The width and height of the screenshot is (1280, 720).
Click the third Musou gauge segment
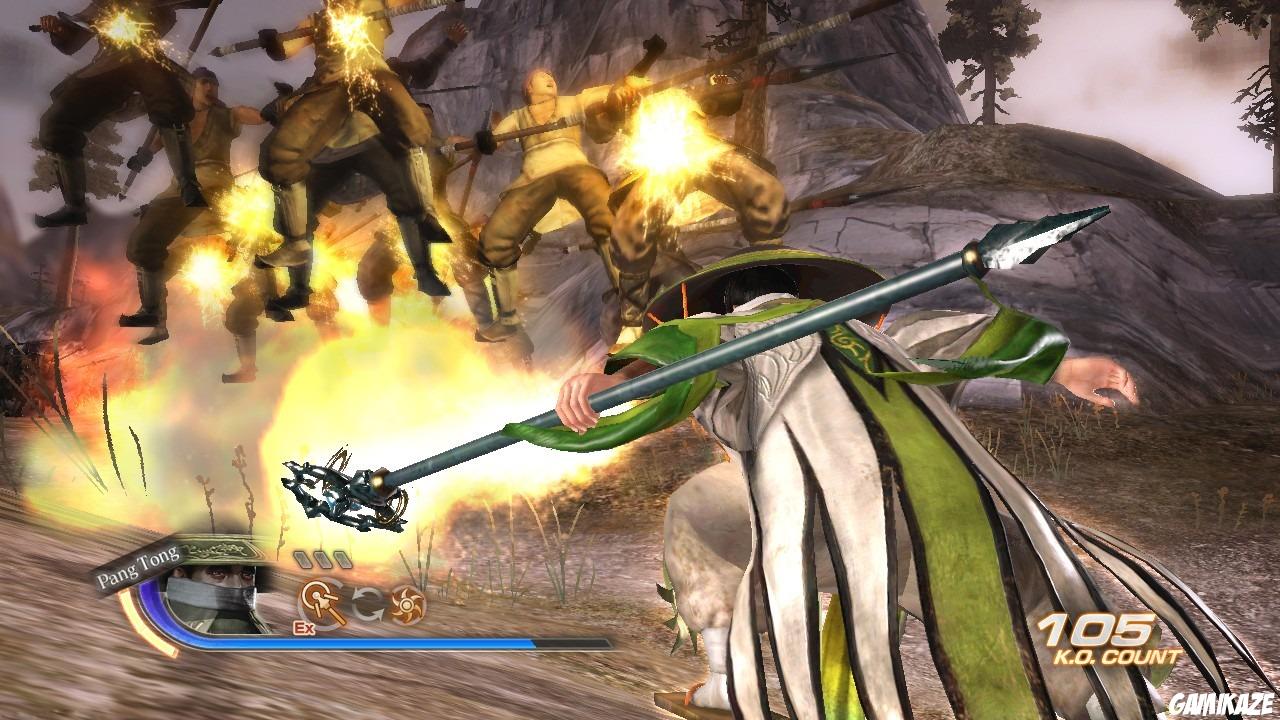click(343, 559)
